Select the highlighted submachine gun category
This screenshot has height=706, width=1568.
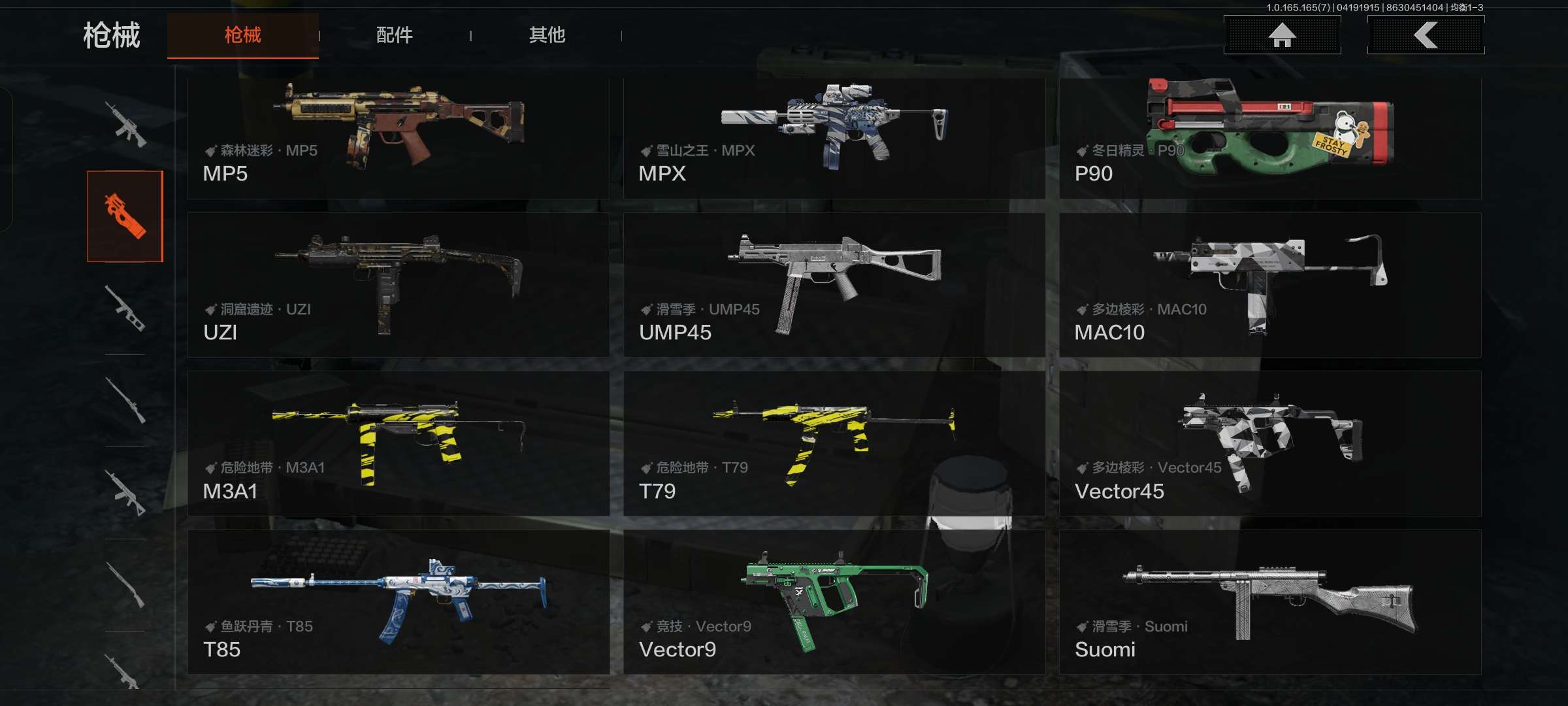click(x=125, y=216)
